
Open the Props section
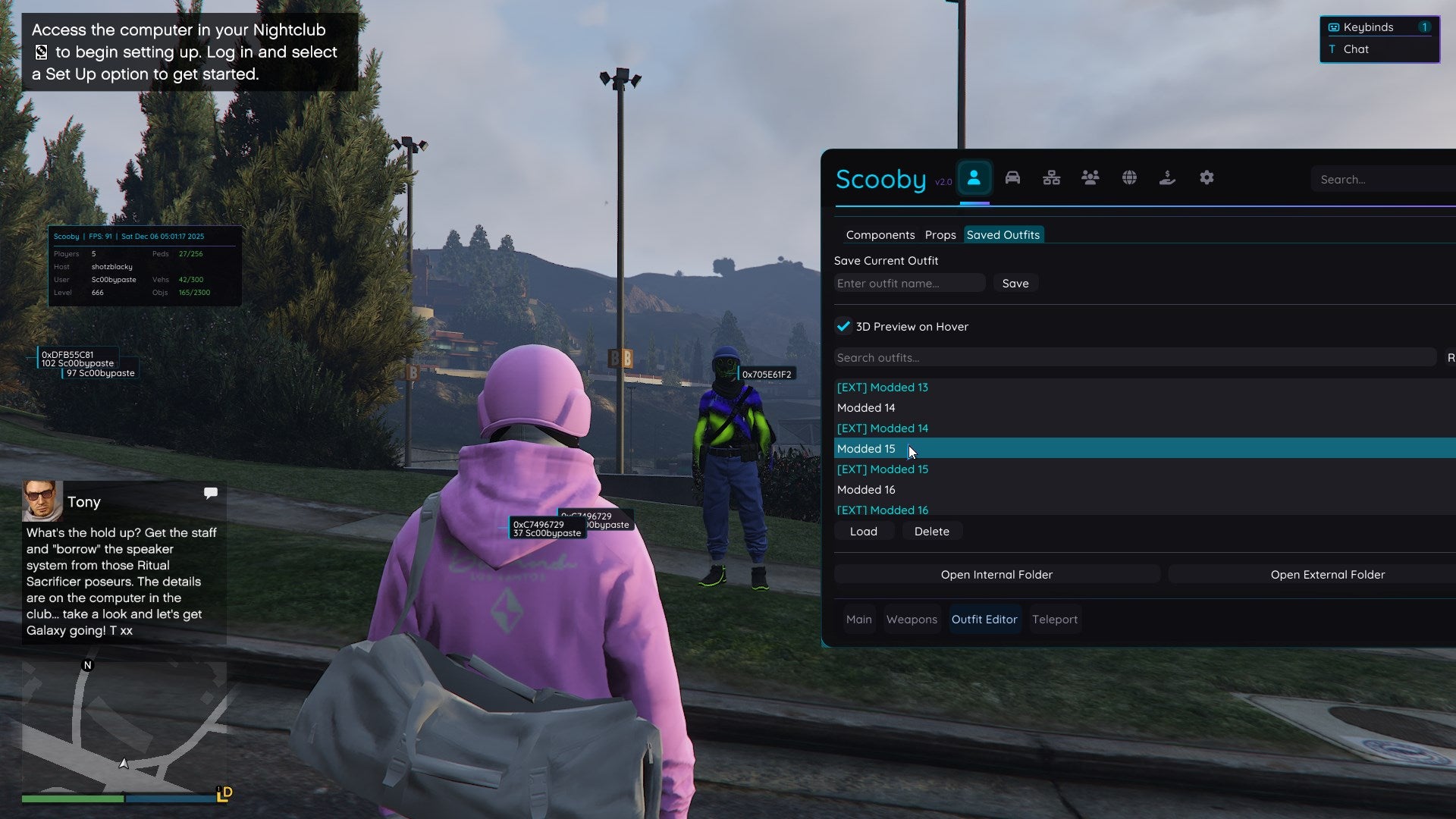click(940, 235)
